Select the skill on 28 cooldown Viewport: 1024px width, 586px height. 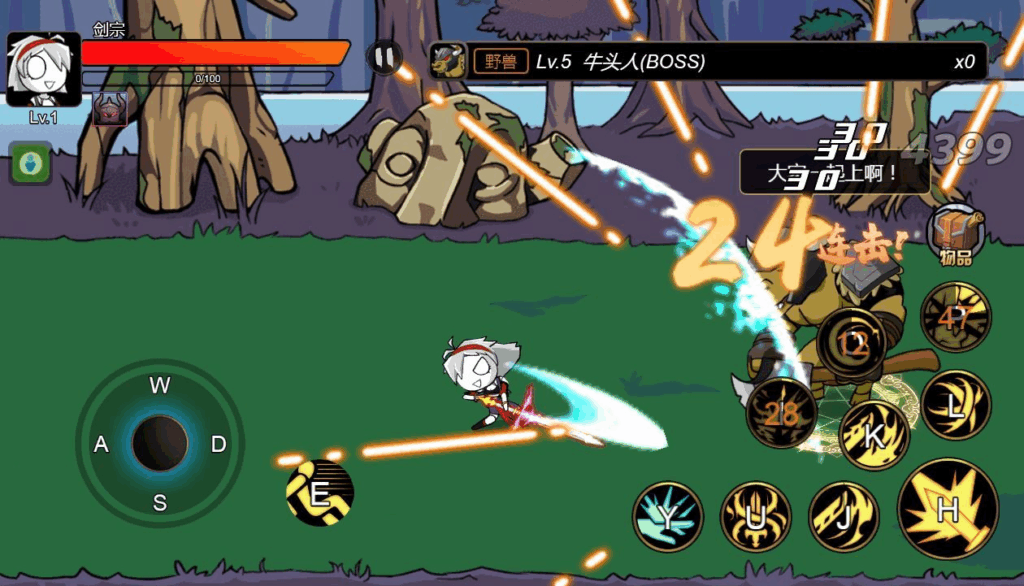tap(781, 412)
